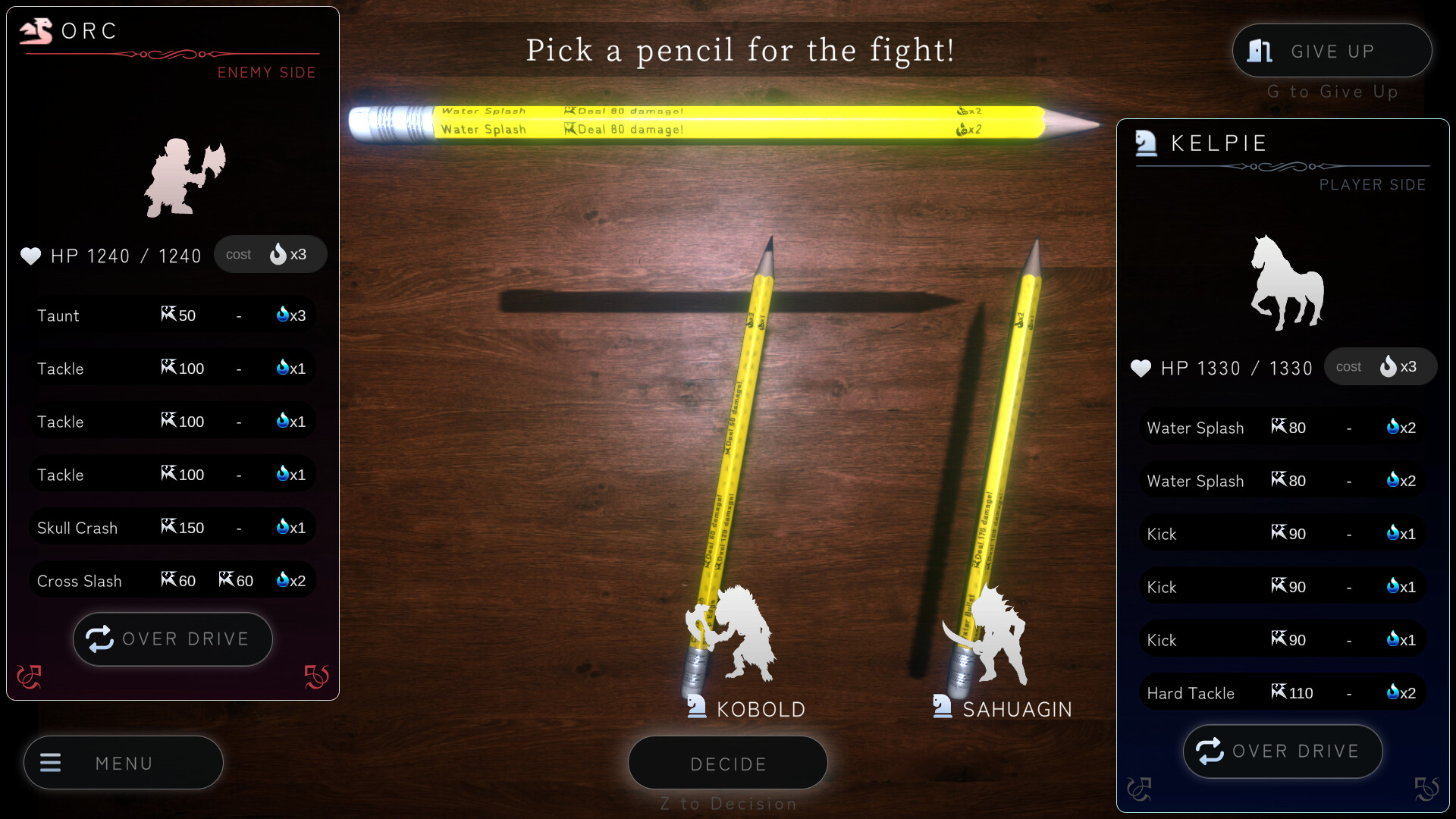Open the Menu
This screenshot has height=819, width=1456.
pos(123,763)
